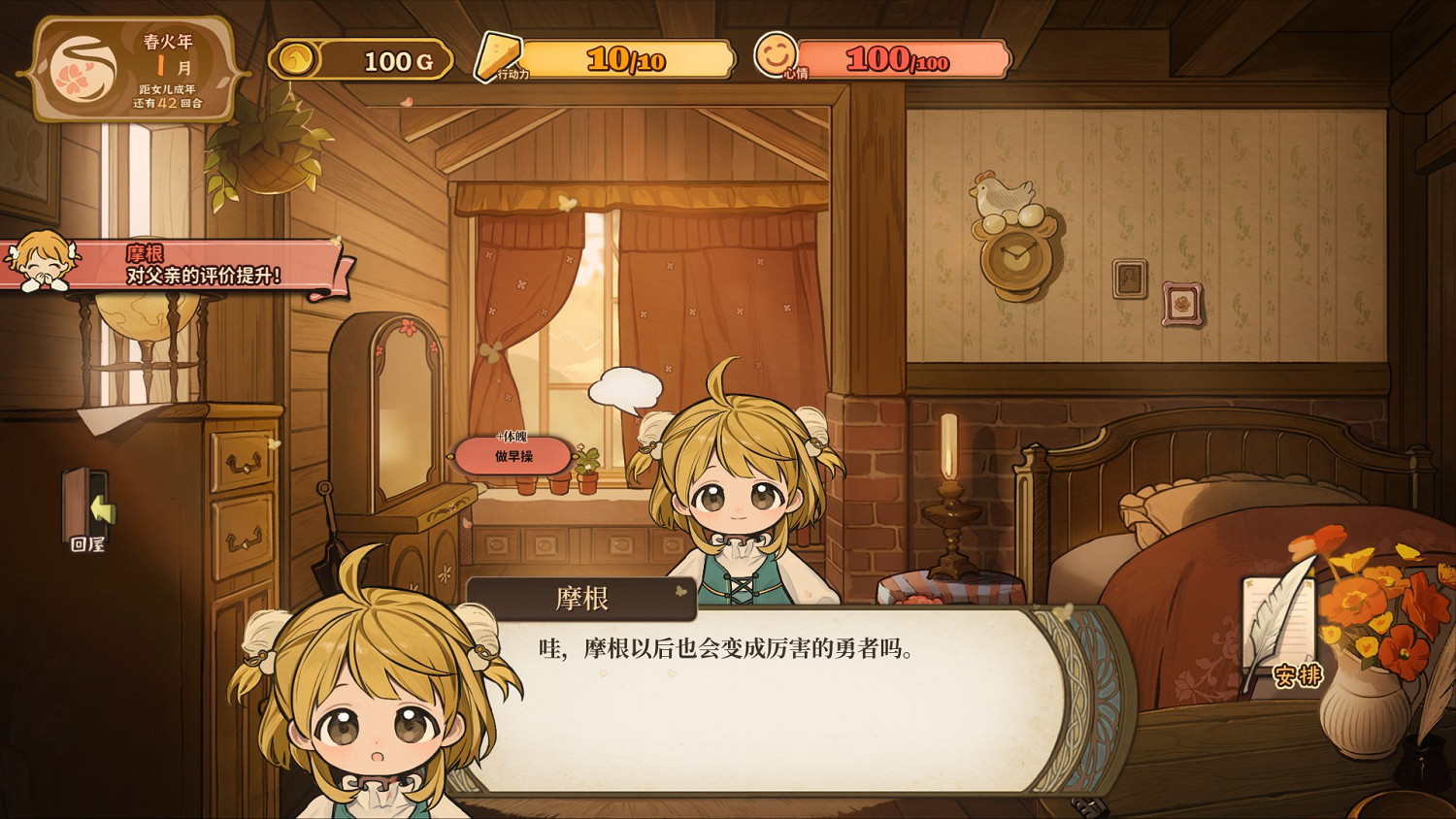Click the 100/100 mood progress bar
The width and height of the screenshot is (1456, 819).
coord(893,58)
